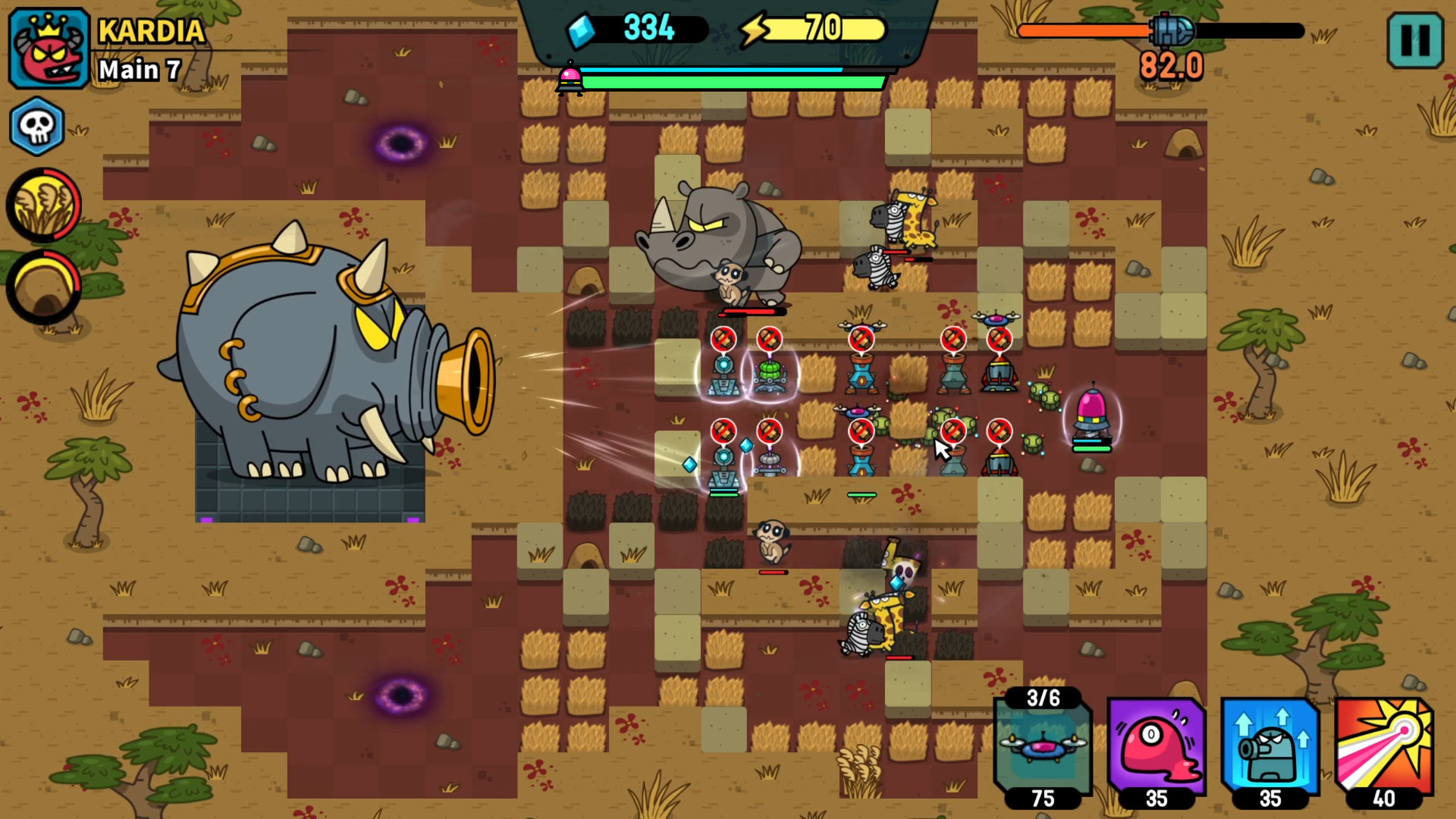This screenshot has height=819, width=1456.
Task: Toggle the prohibition marker above the red rocket tower
Action: pos(999,339)
